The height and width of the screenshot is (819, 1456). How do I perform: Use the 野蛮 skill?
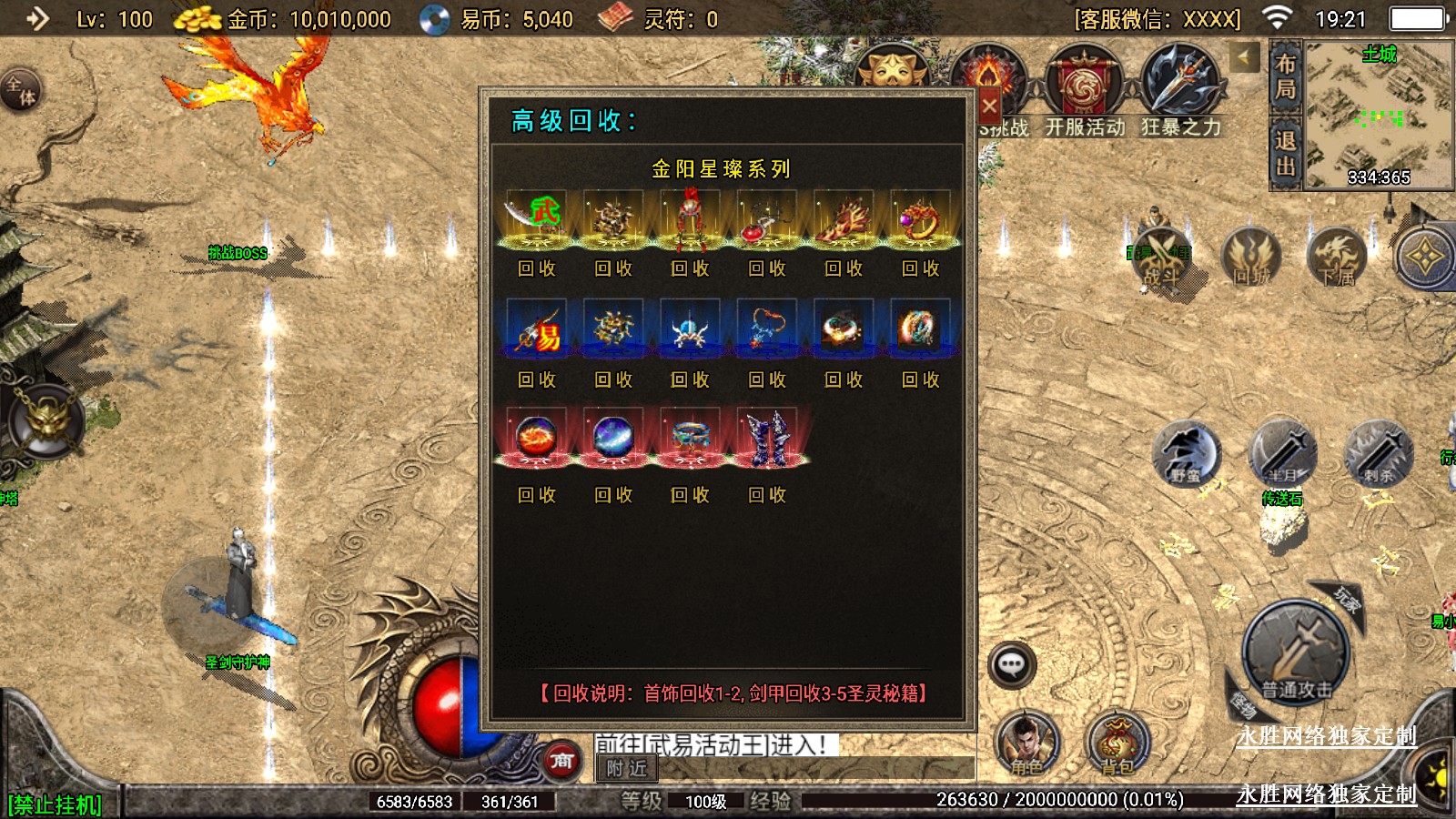1186,452
